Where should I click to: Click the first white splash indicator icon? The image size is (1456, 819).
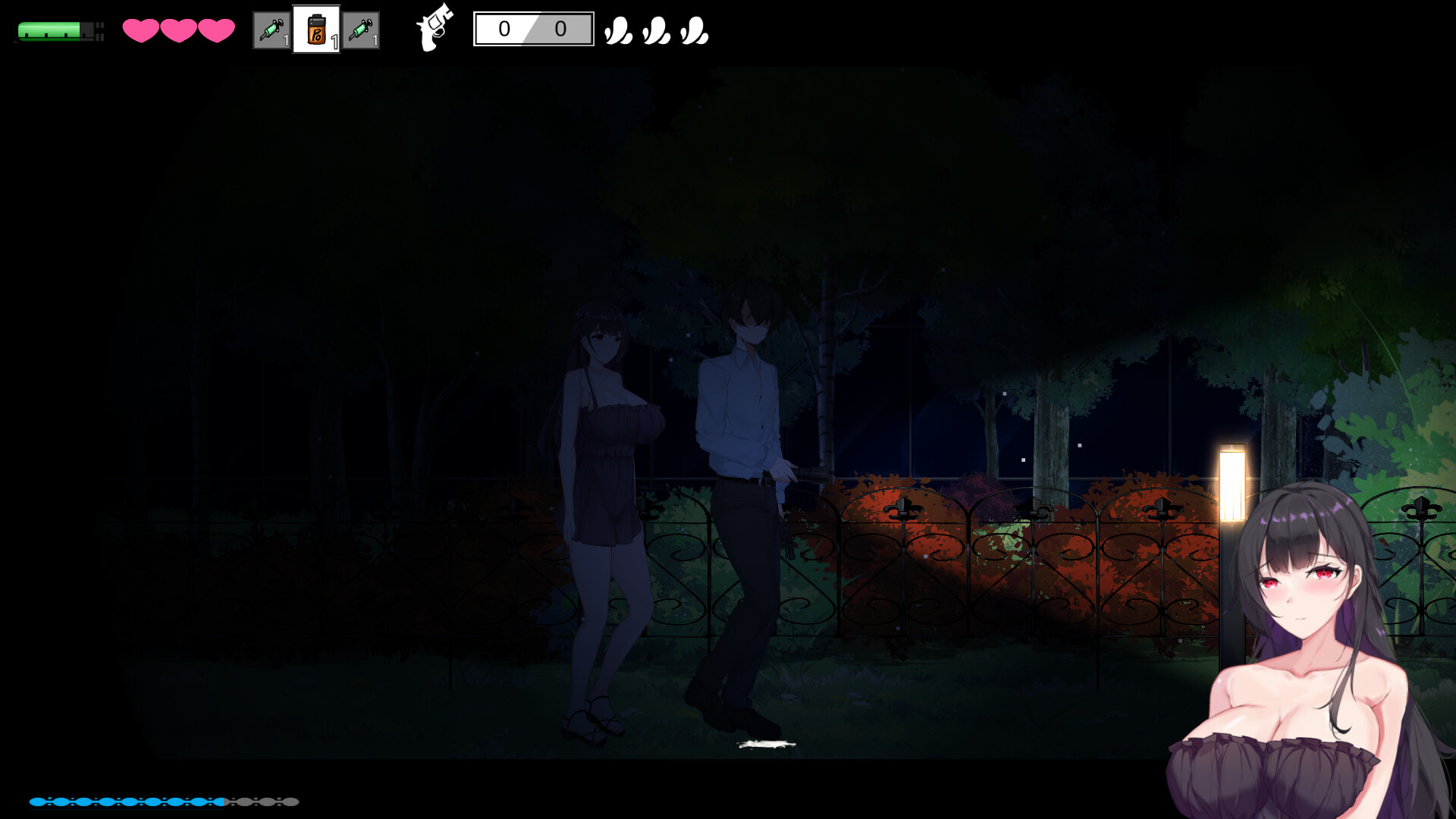618,32
